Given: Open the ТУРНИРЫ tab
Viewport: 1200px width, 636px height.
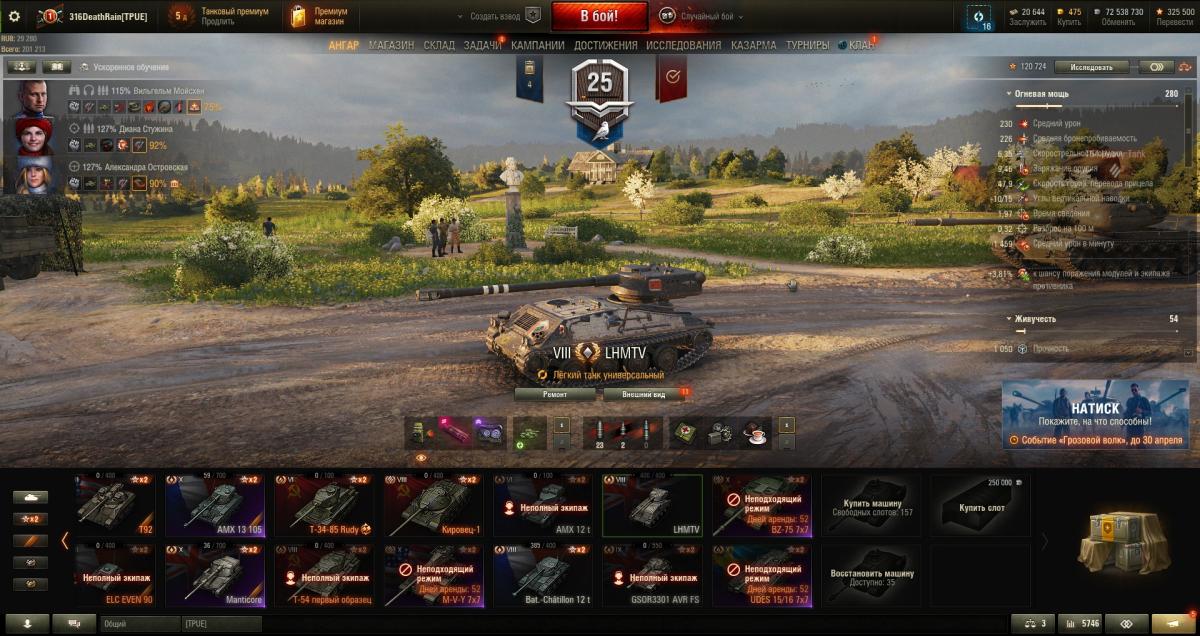Looking at the screenshot, I should [x=807, y=45].
